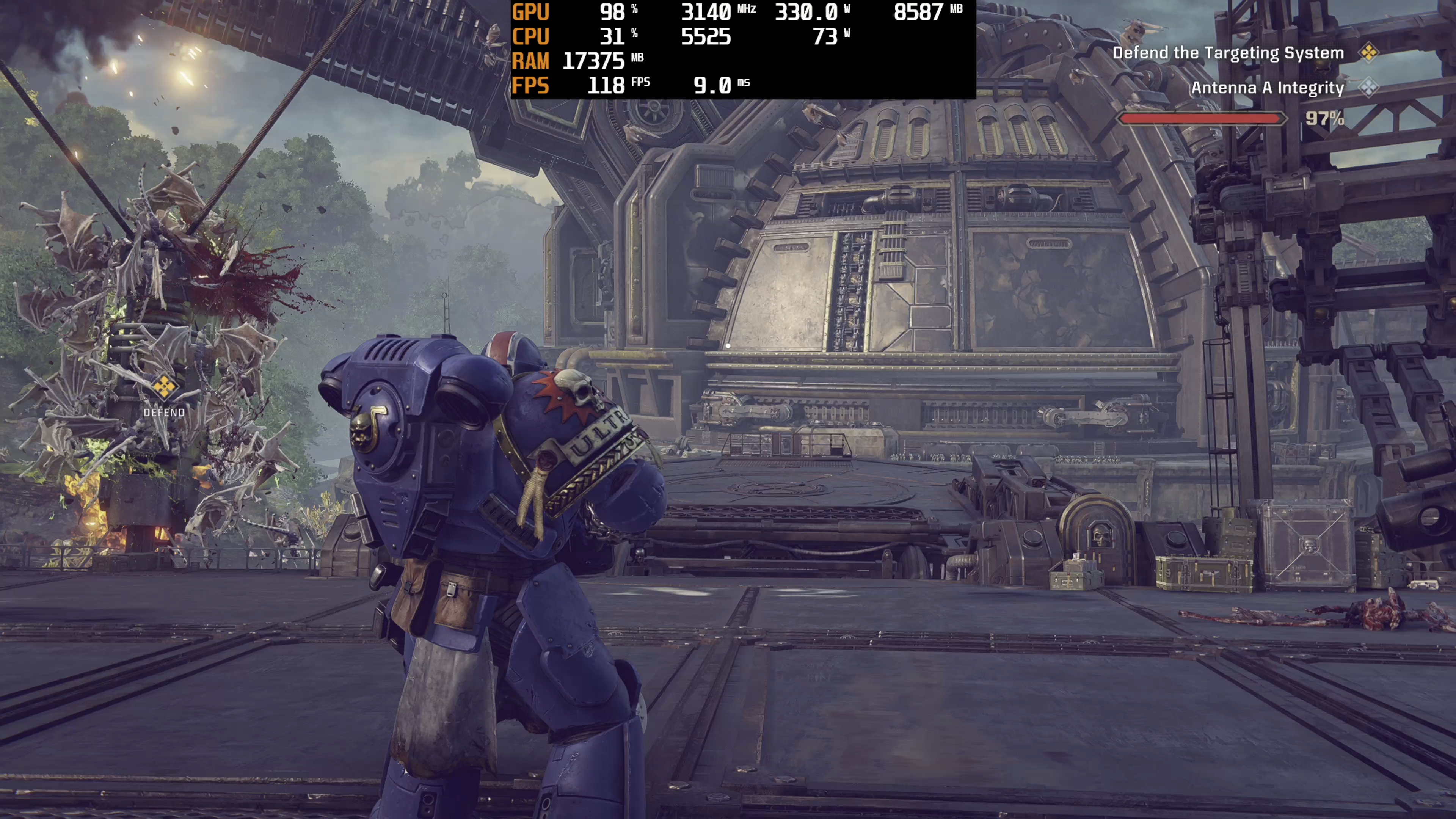Viewport: 1456px width, 819px height.
Task: Click the yellow DEFEND waypoint marker
Action: (x=164, y=387)
